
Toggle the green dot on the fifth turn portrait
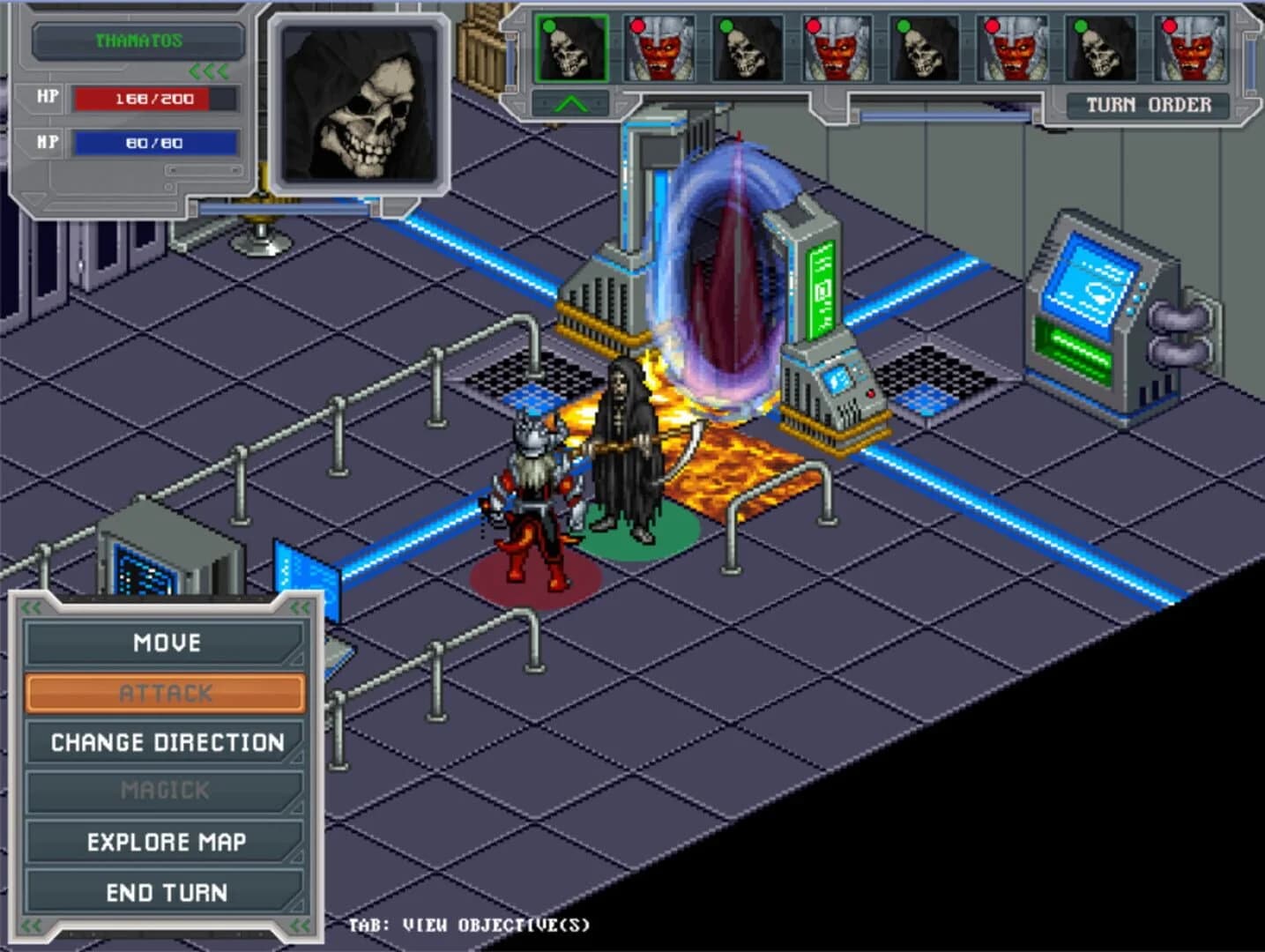(x=904, y=27)
